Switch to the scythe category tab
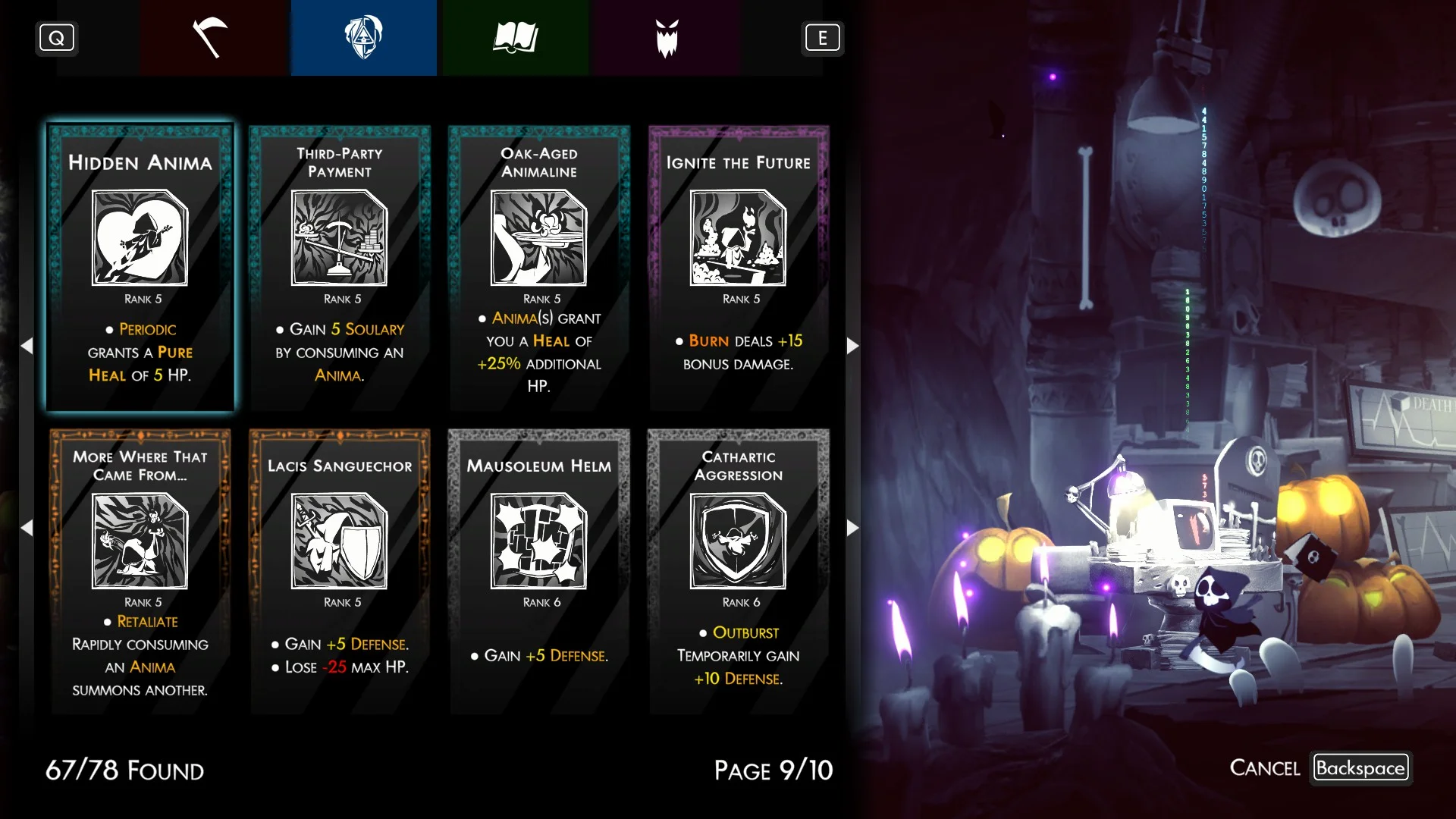Screen dimensions: 1456x819 coord(211,38)
